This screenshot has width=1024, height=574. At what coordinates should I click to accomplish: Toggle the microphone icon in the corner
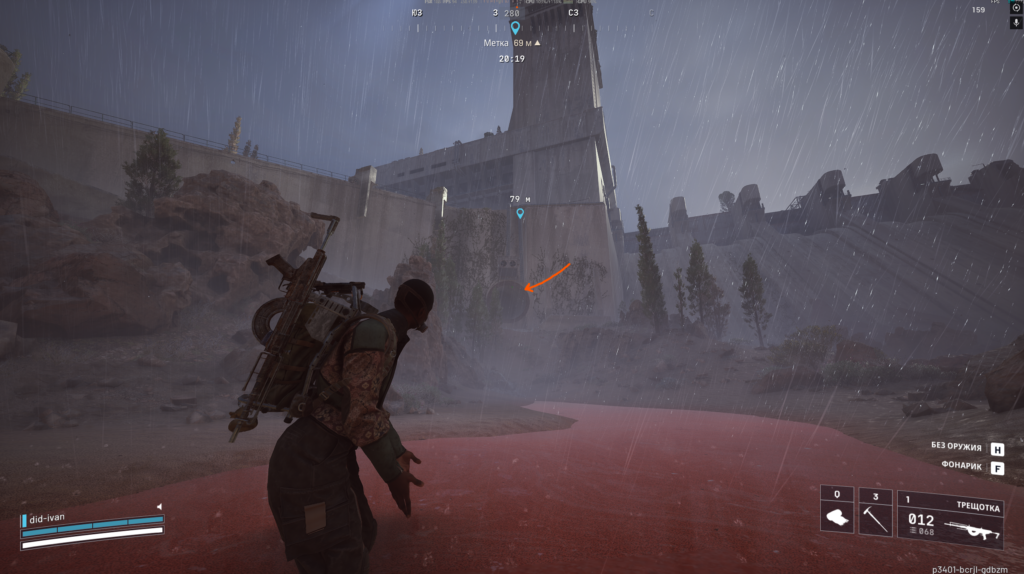coord(1016,22)
